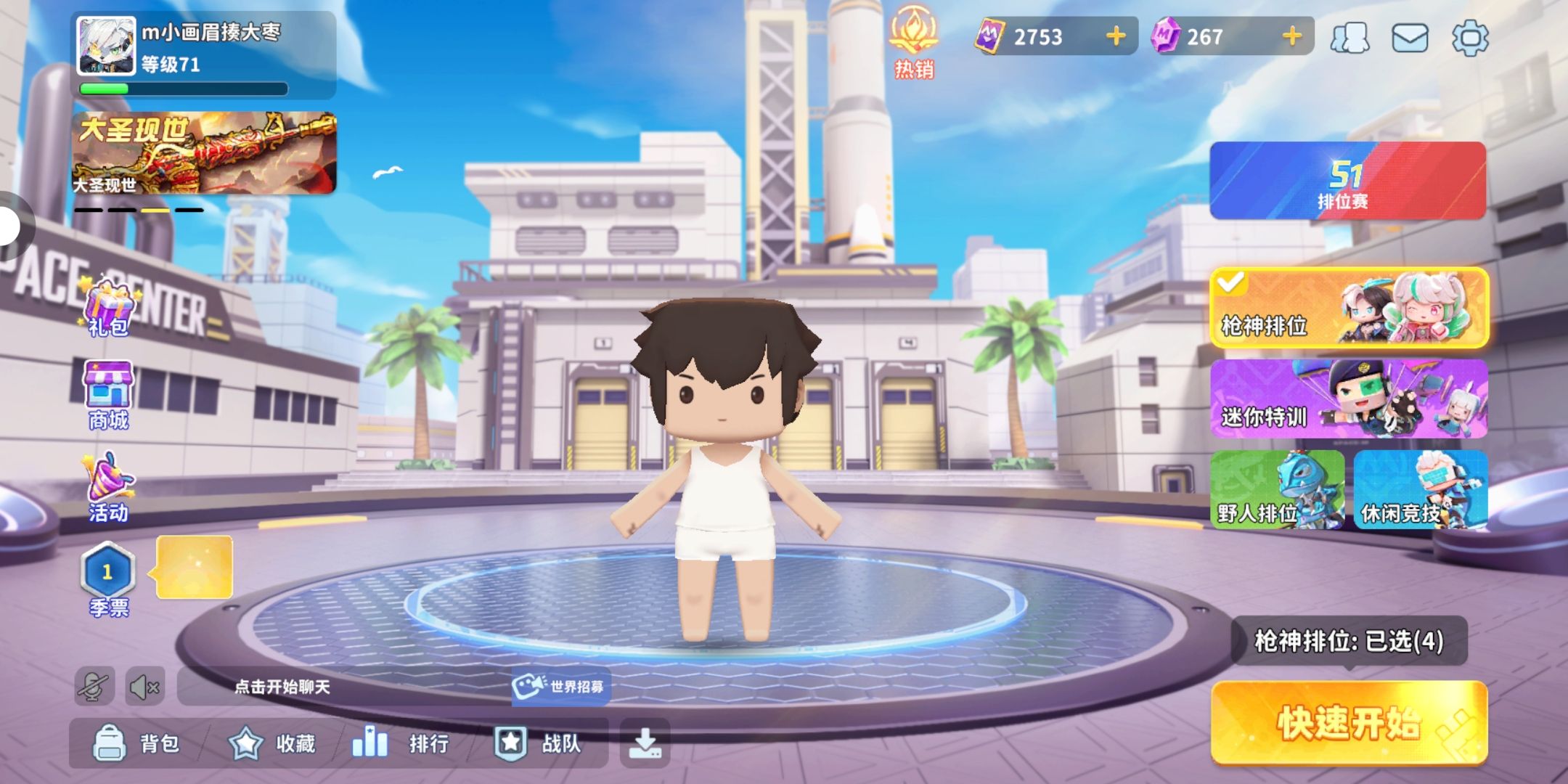Start match with 快速开始 button
1568x784 pixels.
(1349, 722)
